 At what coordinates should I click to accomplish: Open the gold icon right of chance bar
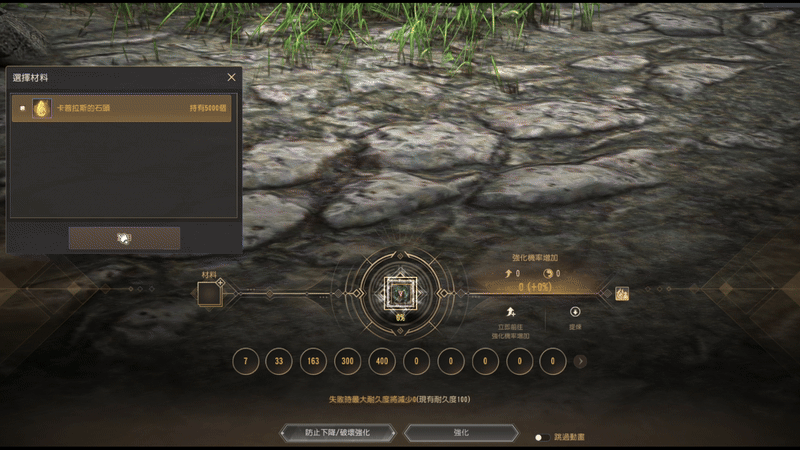pos(621,294)
